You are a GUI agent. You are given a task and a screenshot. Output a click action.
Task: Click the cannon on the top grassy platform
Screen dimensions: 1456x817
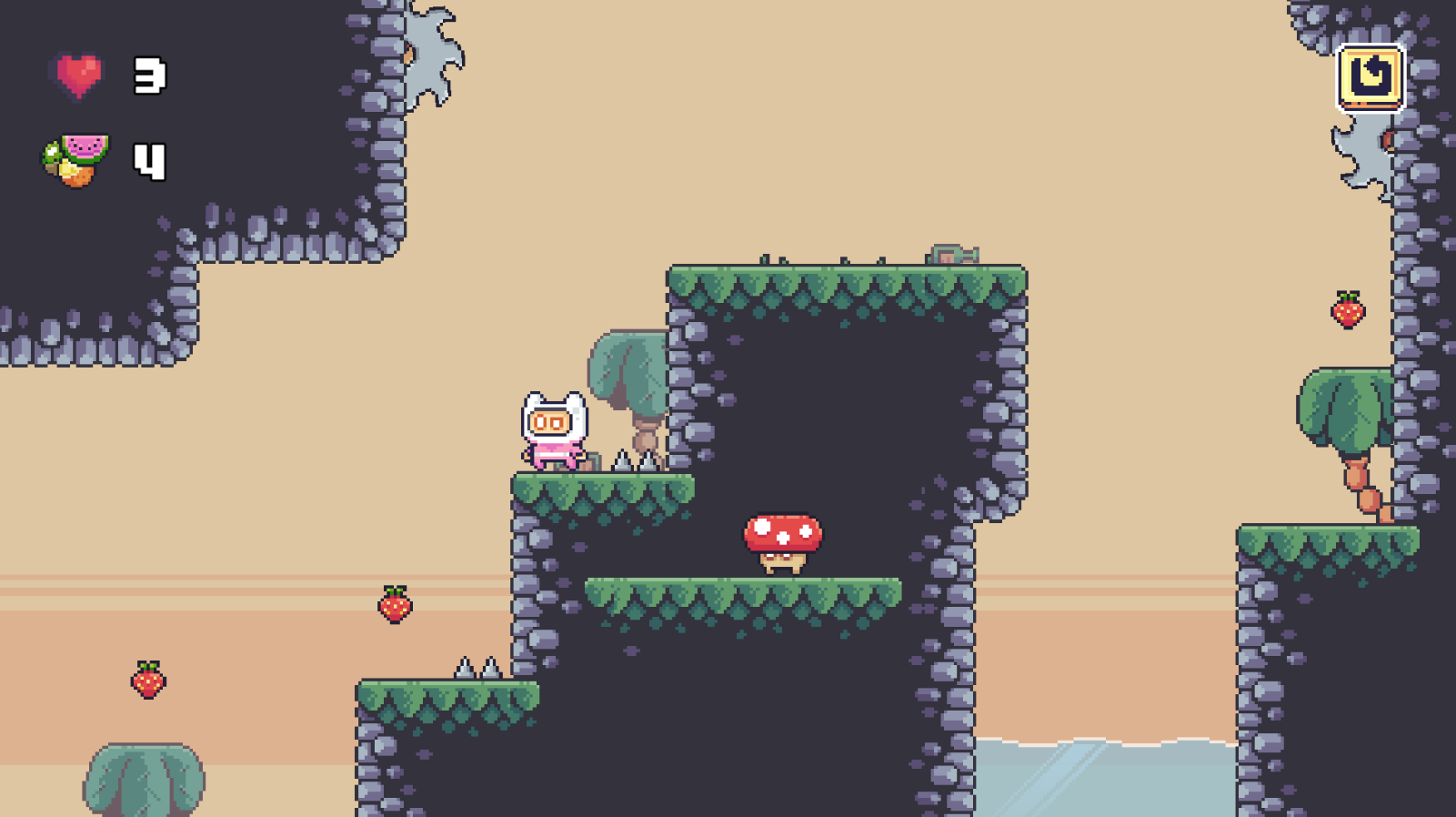pos(954,254)
